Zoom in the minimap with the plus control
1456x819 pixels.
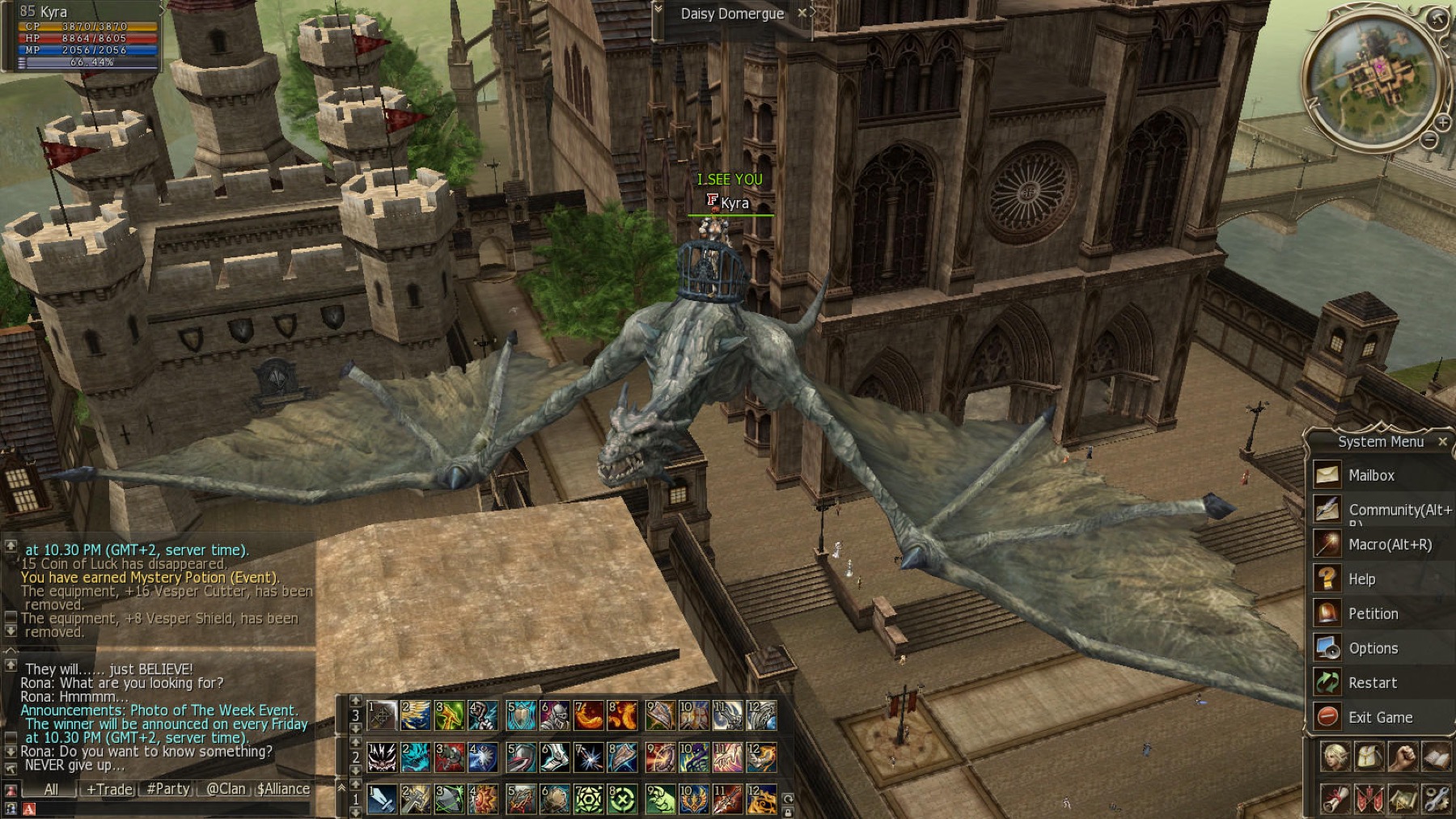[x=1443, y=122]
